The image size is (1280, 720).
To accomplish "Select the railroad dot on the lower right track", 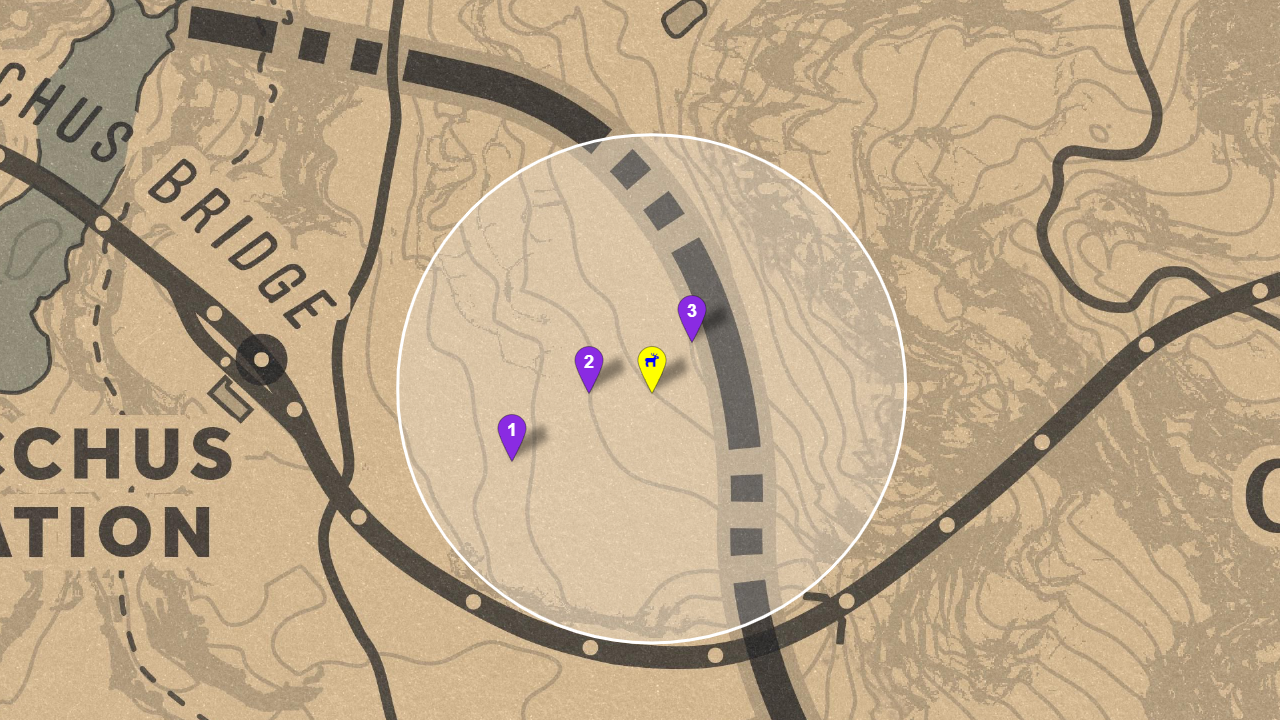I will (x=945, y=525).
